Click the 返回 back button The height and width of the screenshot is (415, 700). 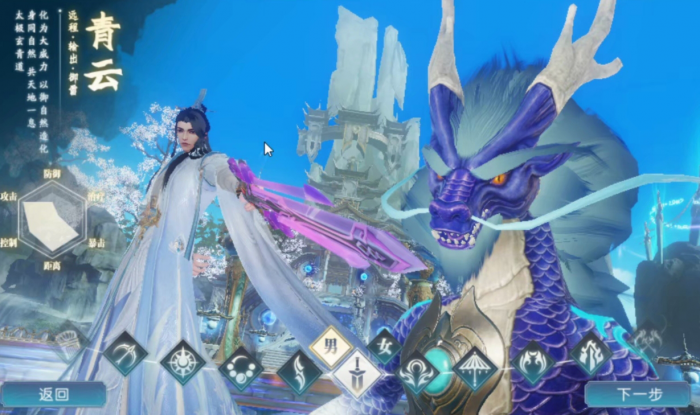pyautogui.click(x=53, y=395)
